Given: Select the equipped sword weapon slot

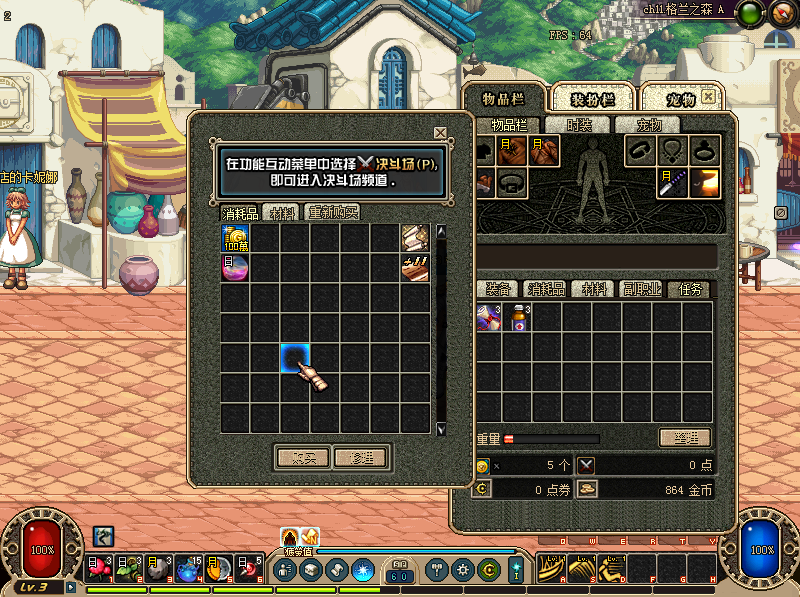Looking at the screenshot, I should tap(672, 182).
